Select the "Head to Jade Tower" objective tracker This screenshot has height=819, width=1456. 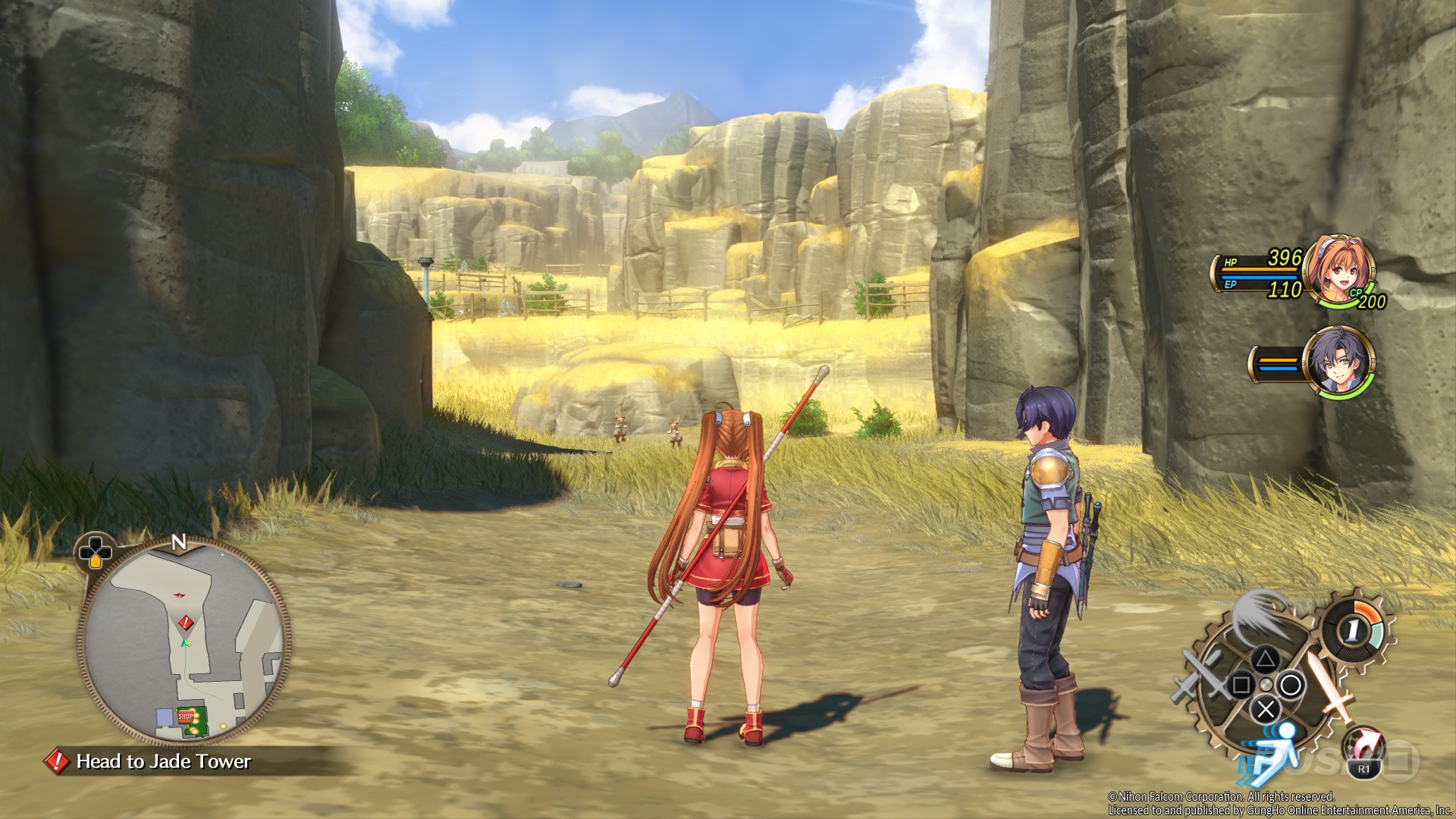click(163, 761)
